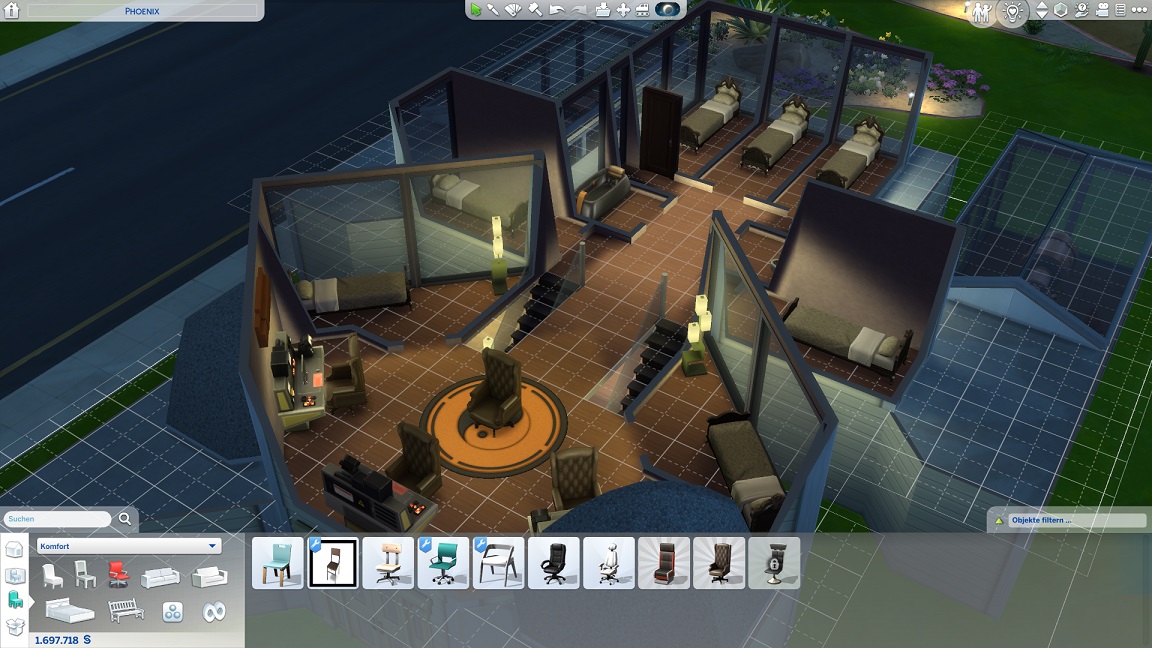Image resolution: width=1152 pixels, height=648 pixels.
Task: Switch to the rooms build tab
Action: (x=15, y=575)
